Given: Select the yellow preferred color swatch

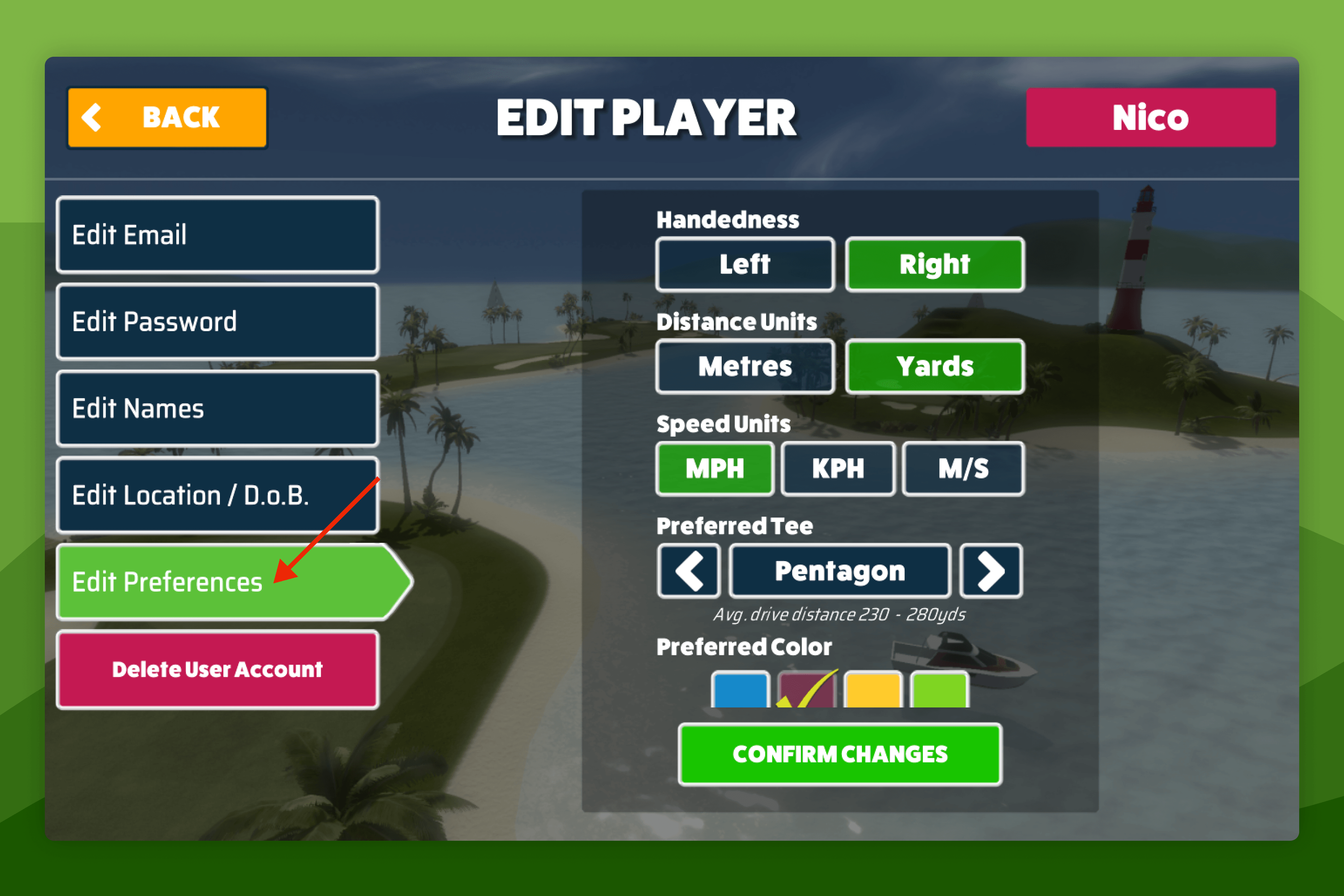Looking at the screenshot, I should click(x=873, y=691).
